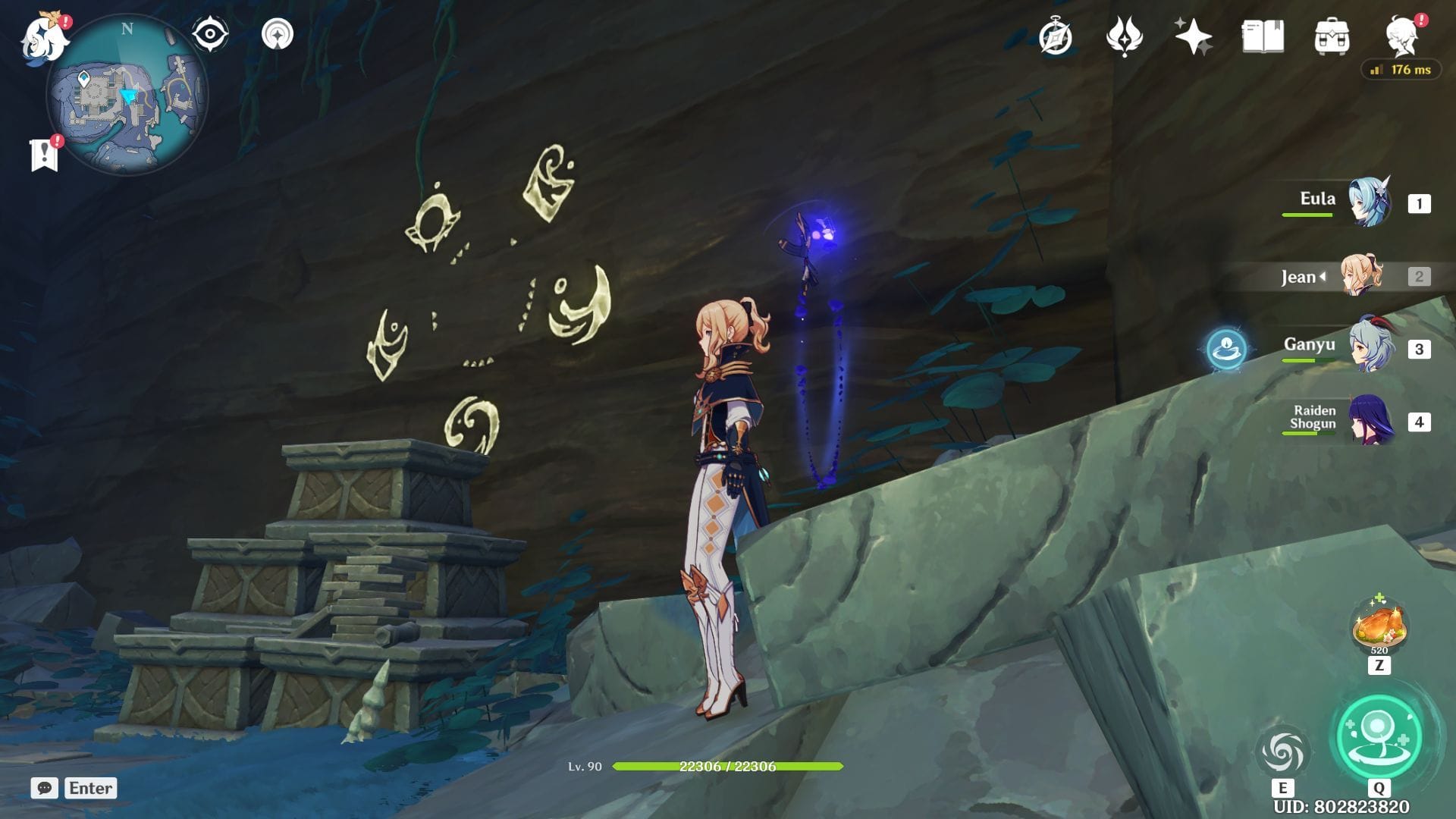The height and width of the screenshot is (819, 1456).
Task: Open the character head icon with alert
Action: (1402, 36)
